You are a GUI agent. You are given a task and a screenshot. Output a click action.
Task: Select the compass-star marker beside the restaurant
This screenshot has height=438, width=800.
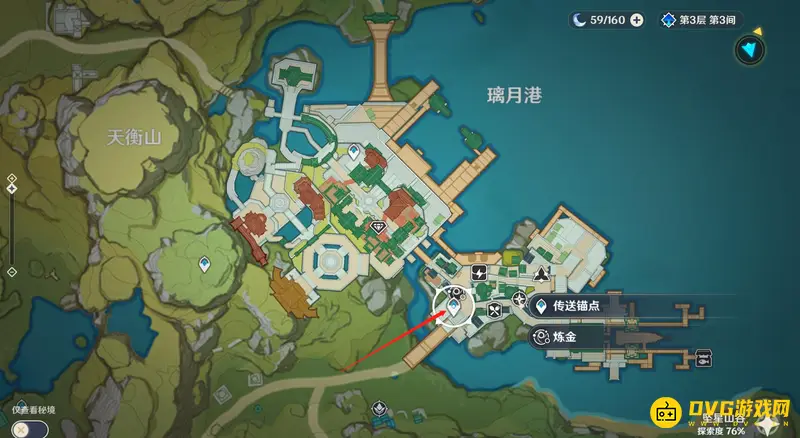click(518, 298)
